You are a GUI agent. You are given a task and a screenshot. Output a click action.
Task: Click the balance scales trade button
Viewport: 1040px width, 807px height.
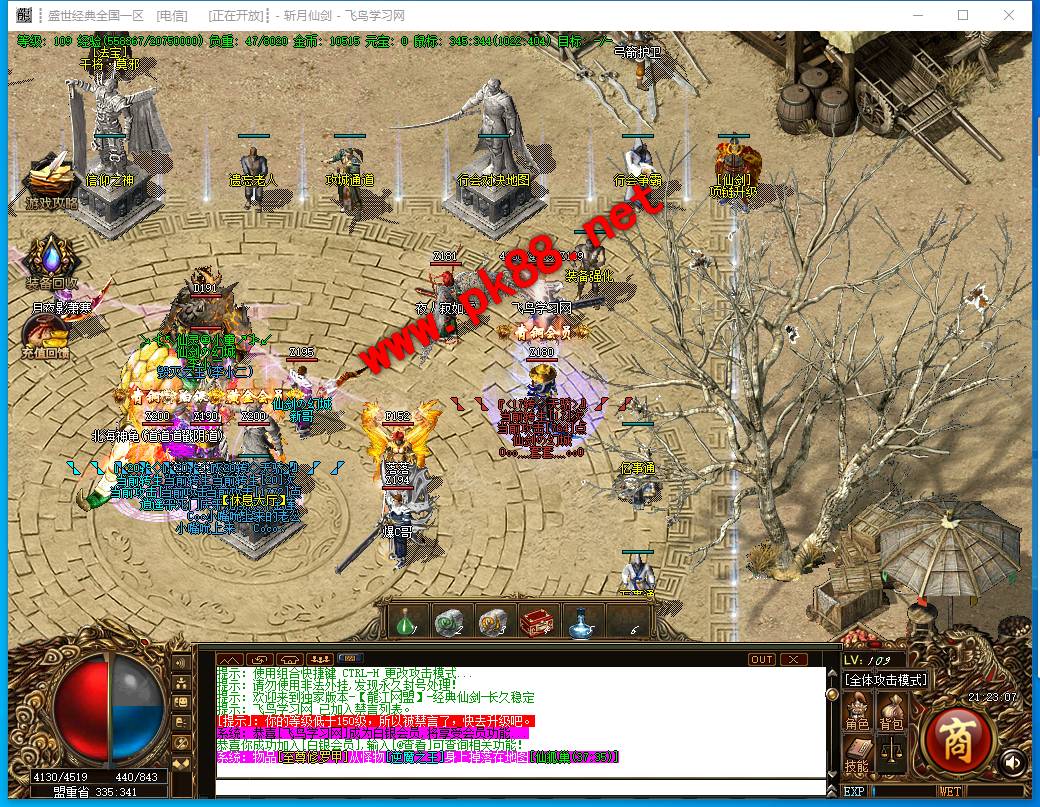pyautogui.click(x=890, y=750)
